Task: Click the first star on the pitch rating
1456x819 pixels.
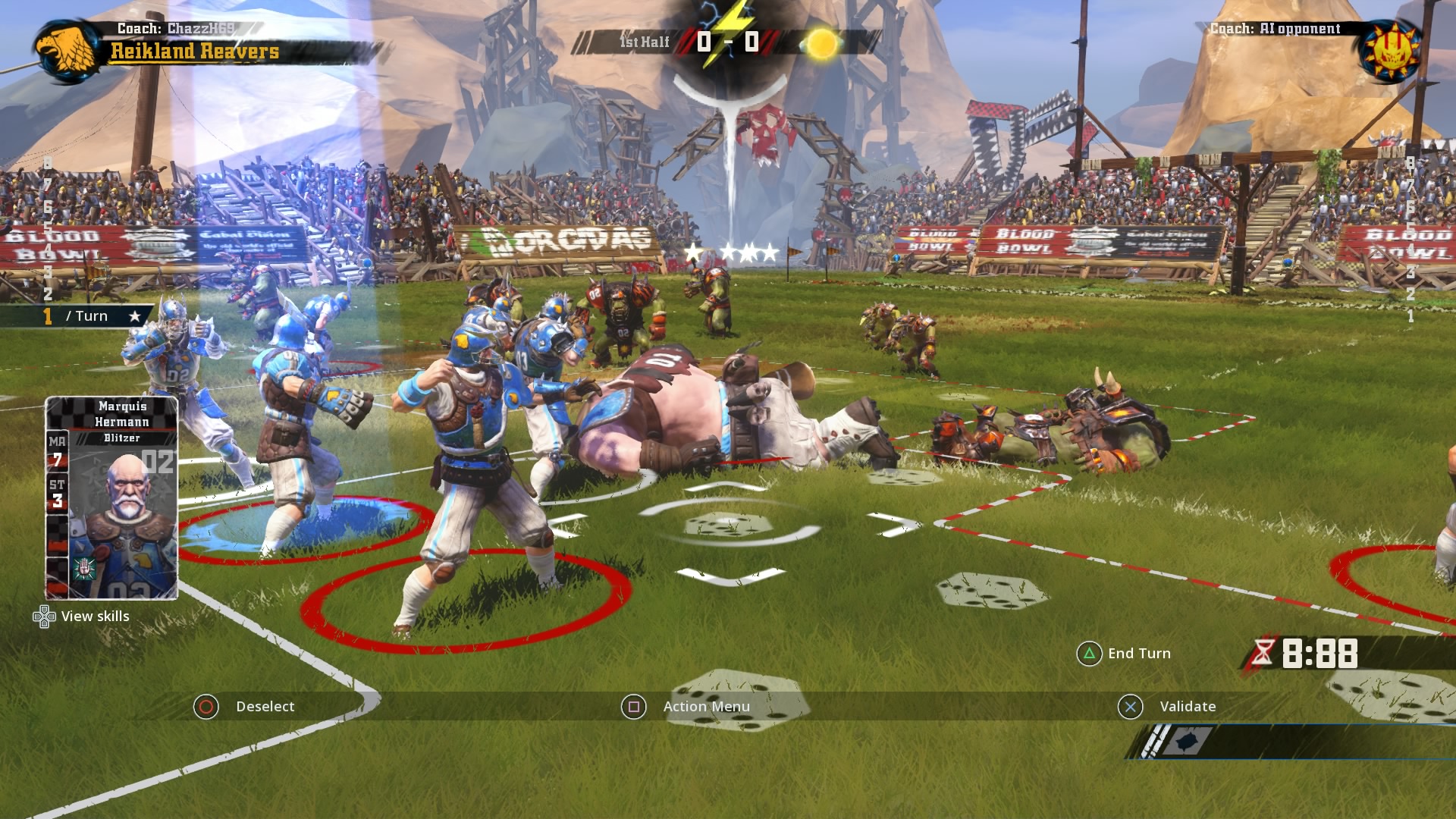Action: tap(694, 252)
